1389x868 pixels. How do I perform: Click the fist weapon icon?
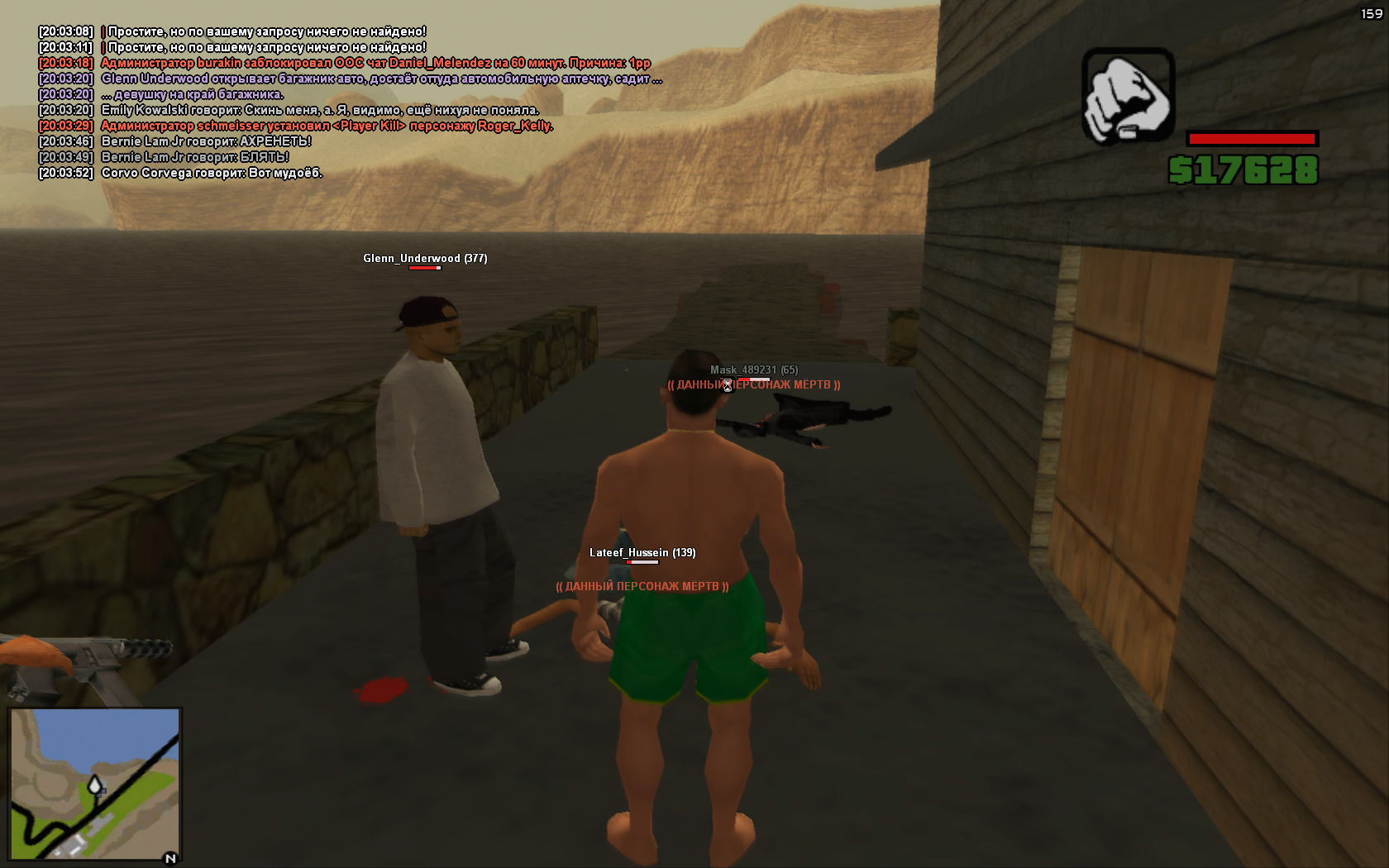(1128, 95)
